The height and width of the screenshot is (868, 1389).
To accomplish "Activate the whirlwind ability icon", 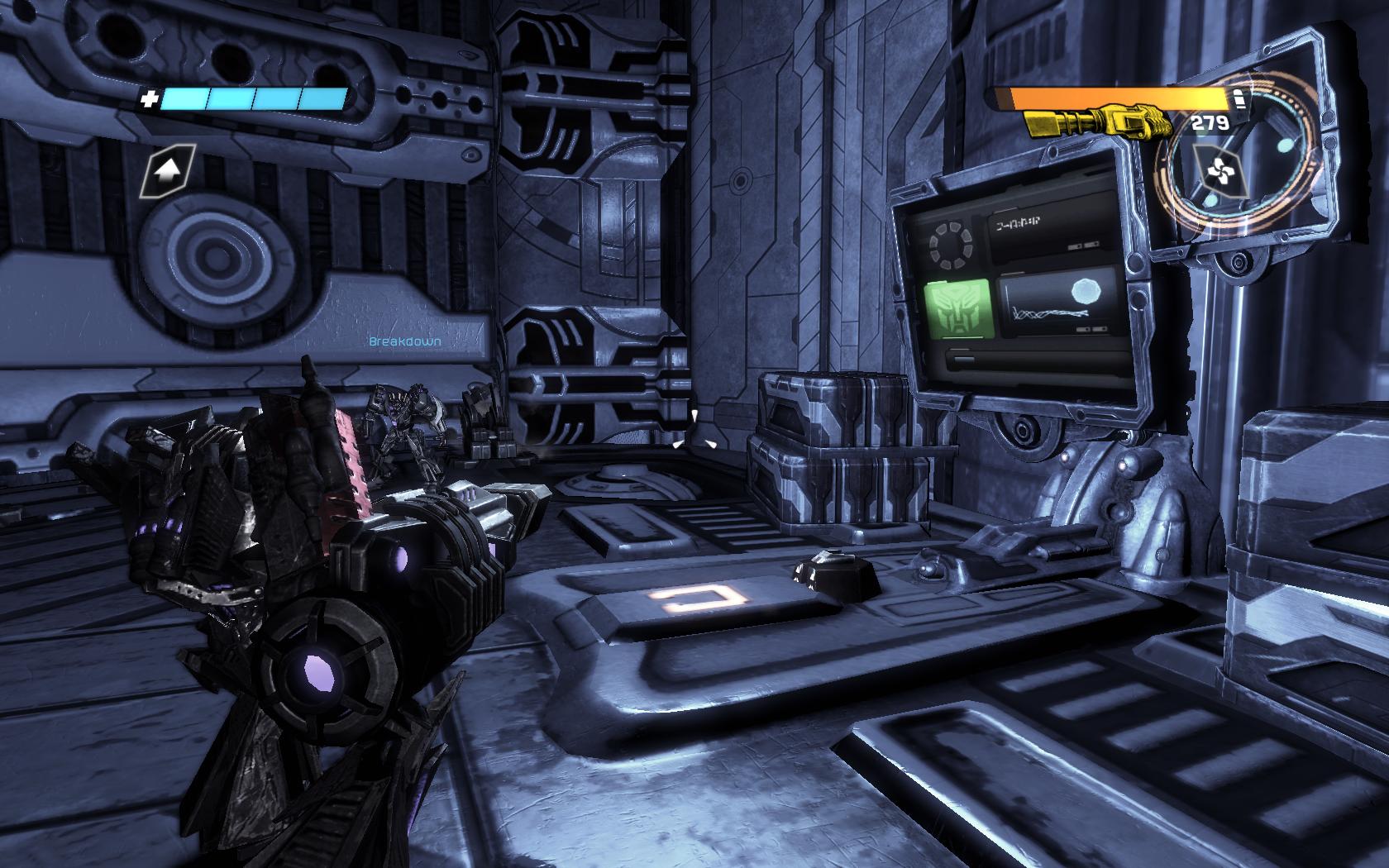I will point(1215,172).
